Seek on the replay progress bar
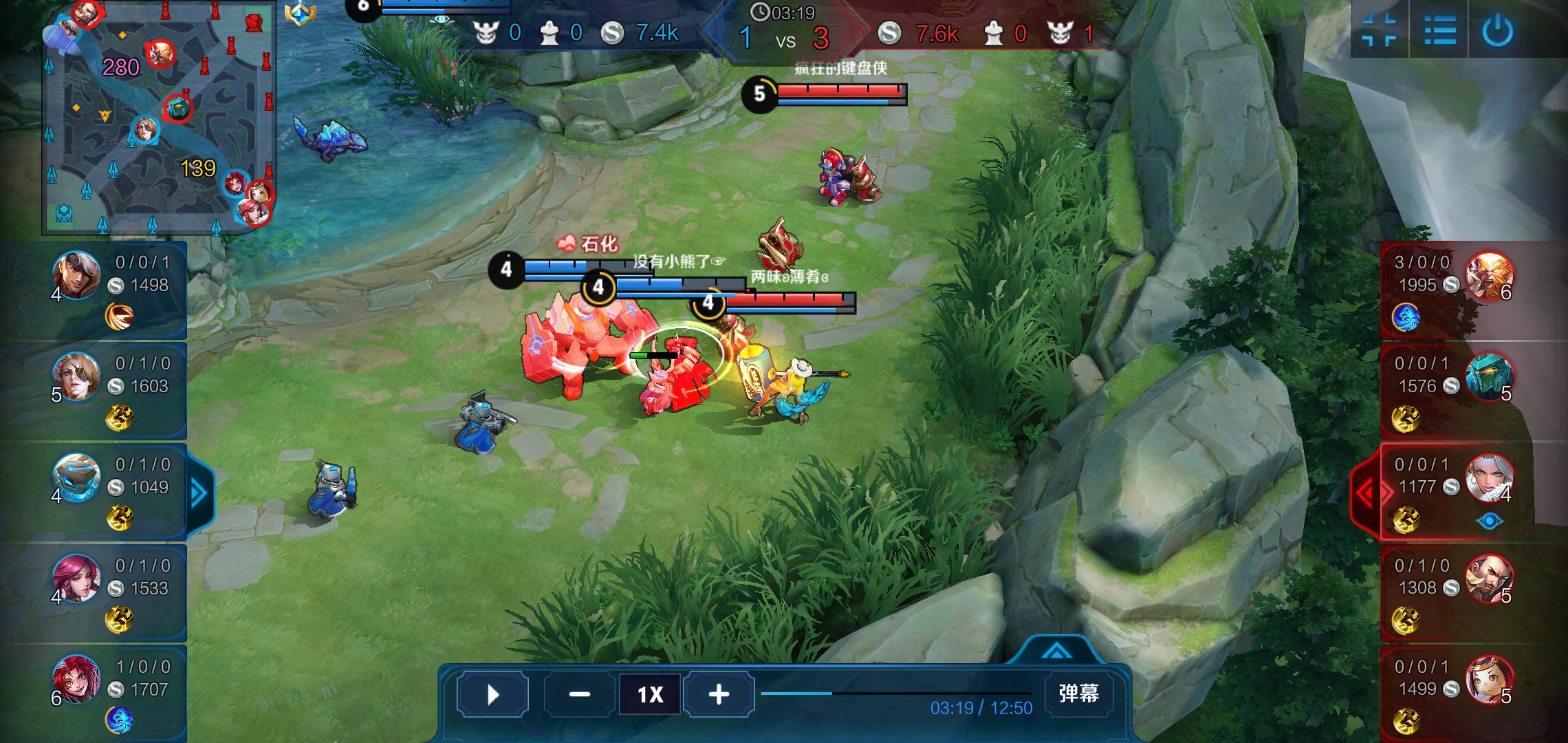1568x743 pixels. (x=895, y=693)
